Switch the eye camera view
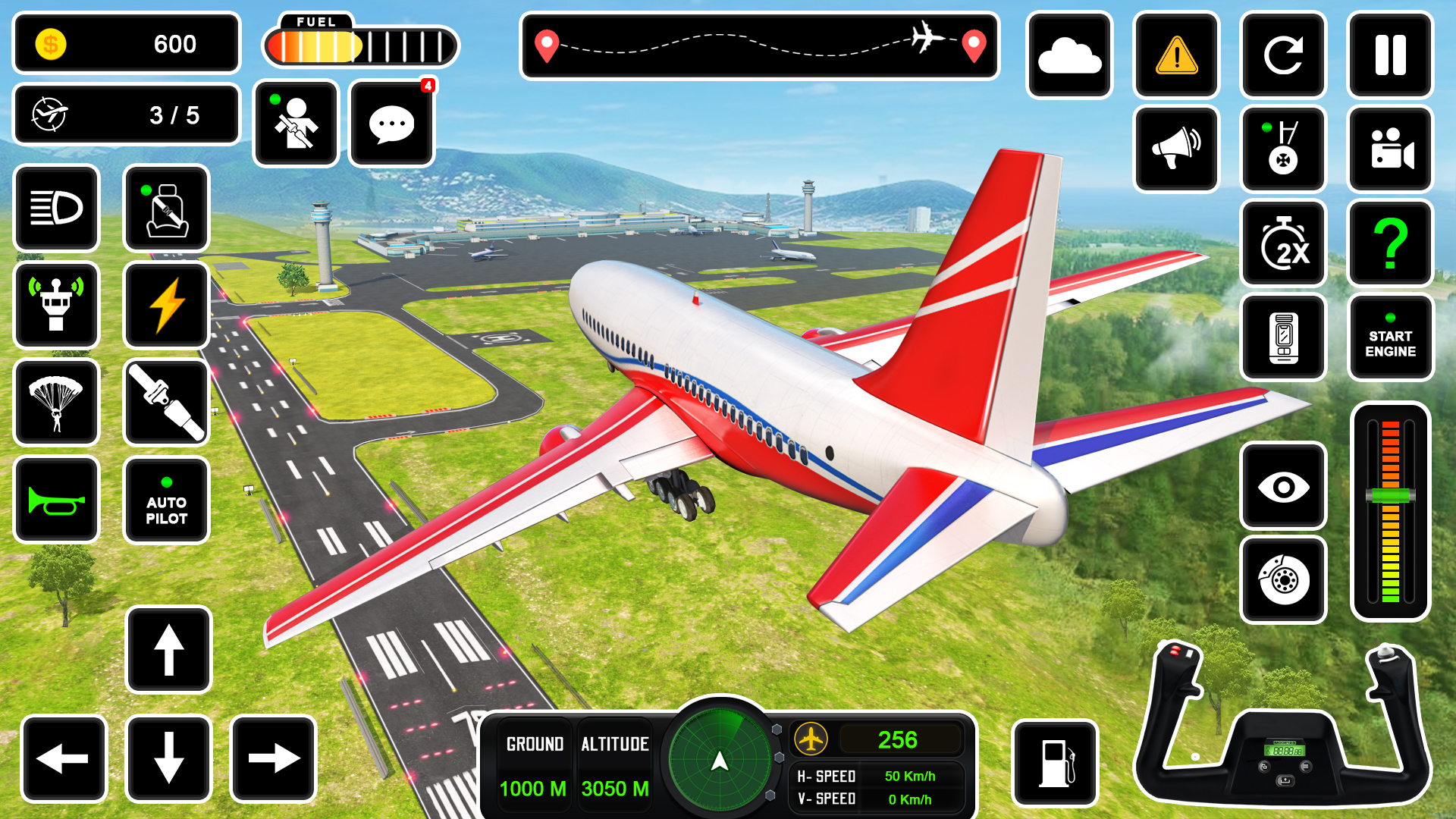The width and height of the screenshot is (1456, 819). (1283, 486)
